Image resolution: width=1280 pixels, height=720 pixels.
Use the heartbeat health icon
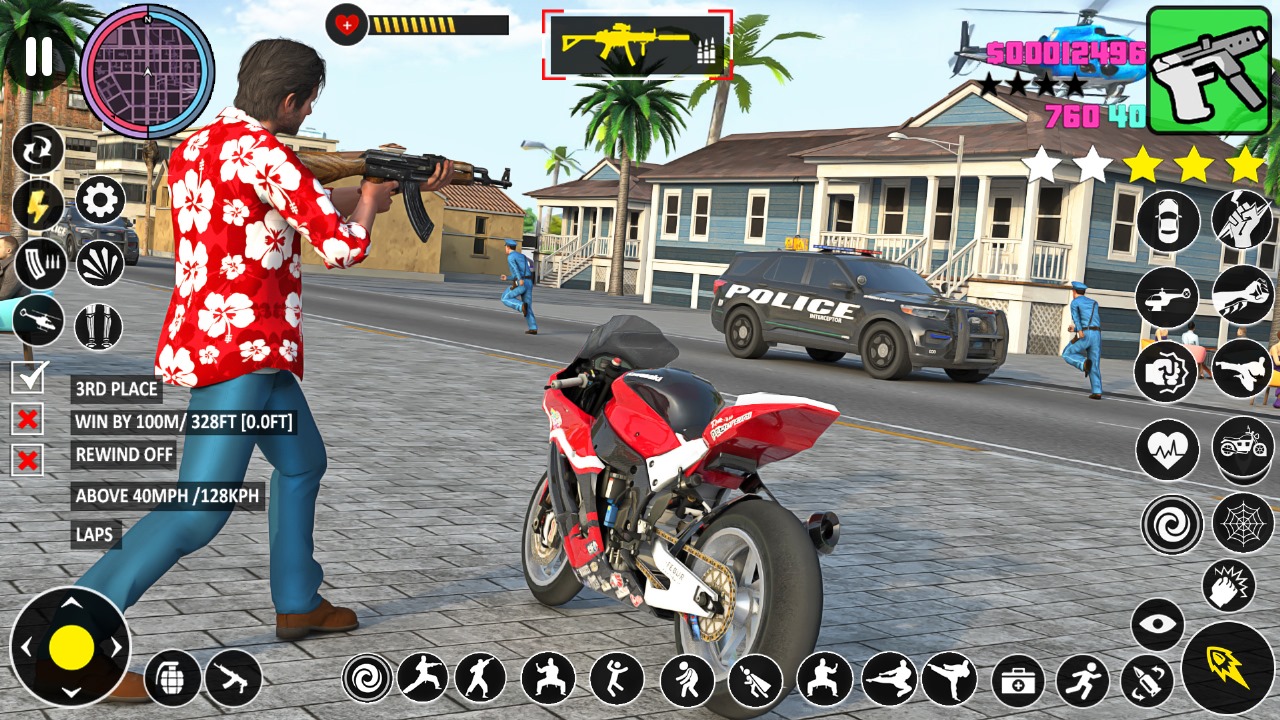pos(1167,449)
